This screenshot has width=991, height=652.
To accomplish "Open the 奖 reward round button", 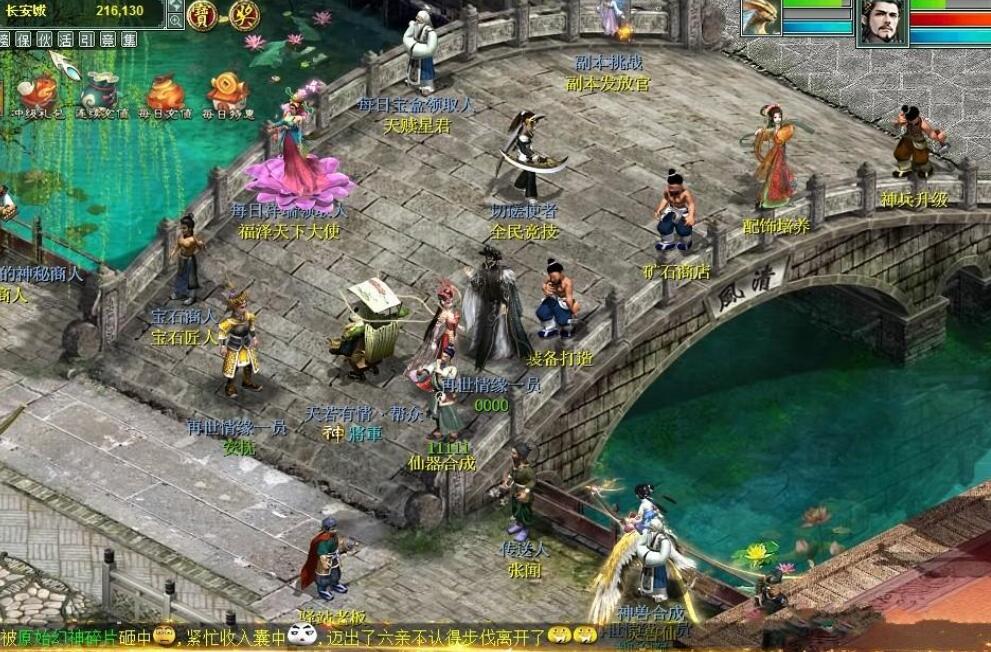I will (243, 16).
